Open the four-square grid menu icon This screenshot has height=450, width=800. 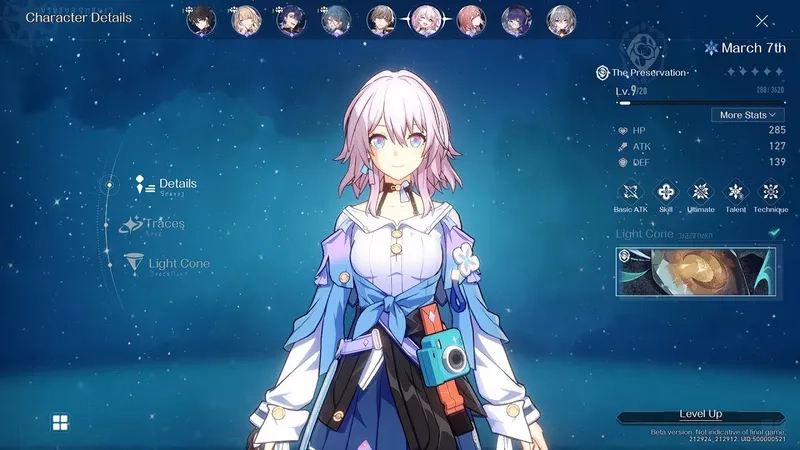[60, 422]
